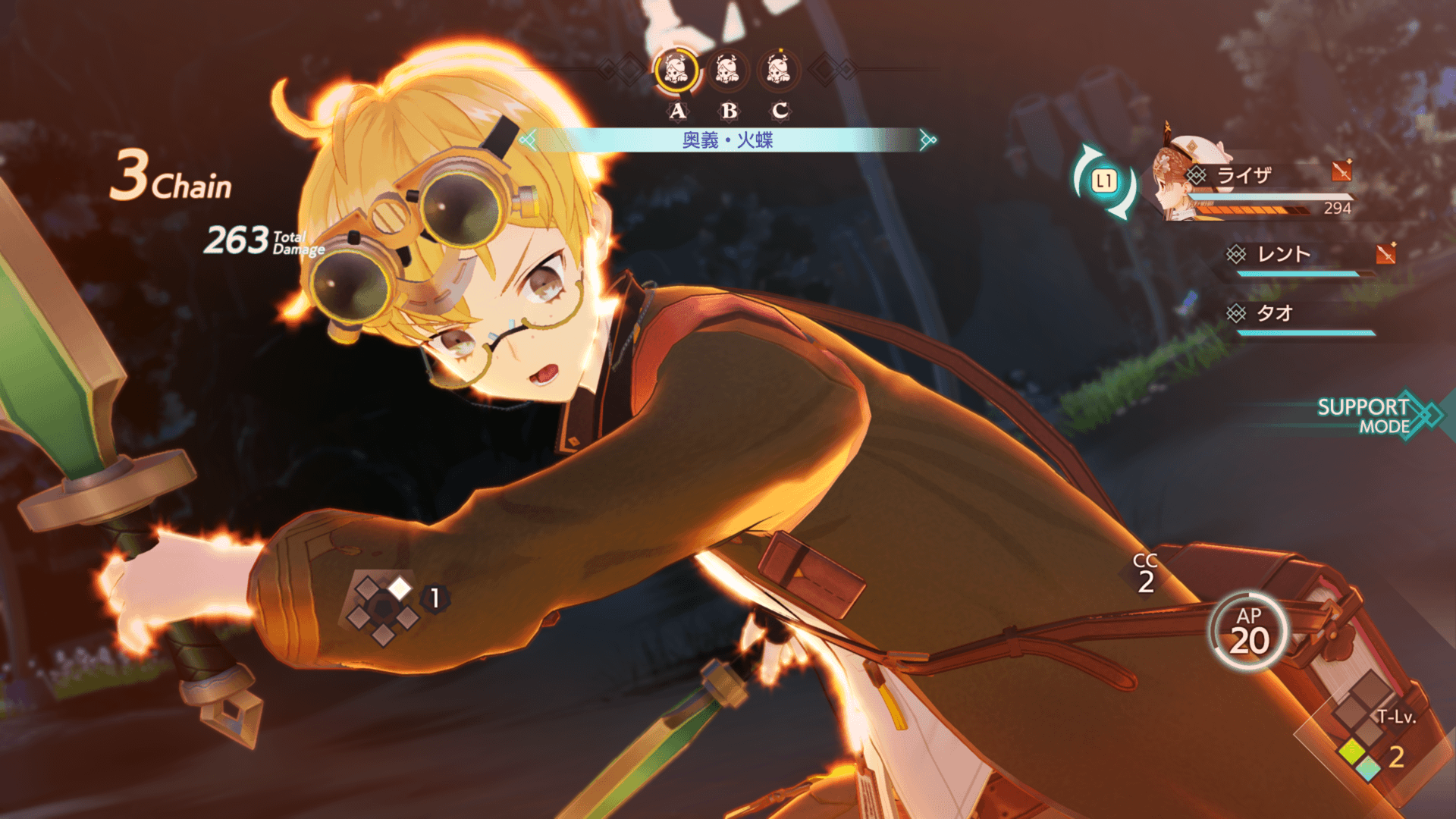Image resolution: width=1456 pixels, height=819 pixels.
Task: Select enemy target B icon
Action: (x=728, y=71)
